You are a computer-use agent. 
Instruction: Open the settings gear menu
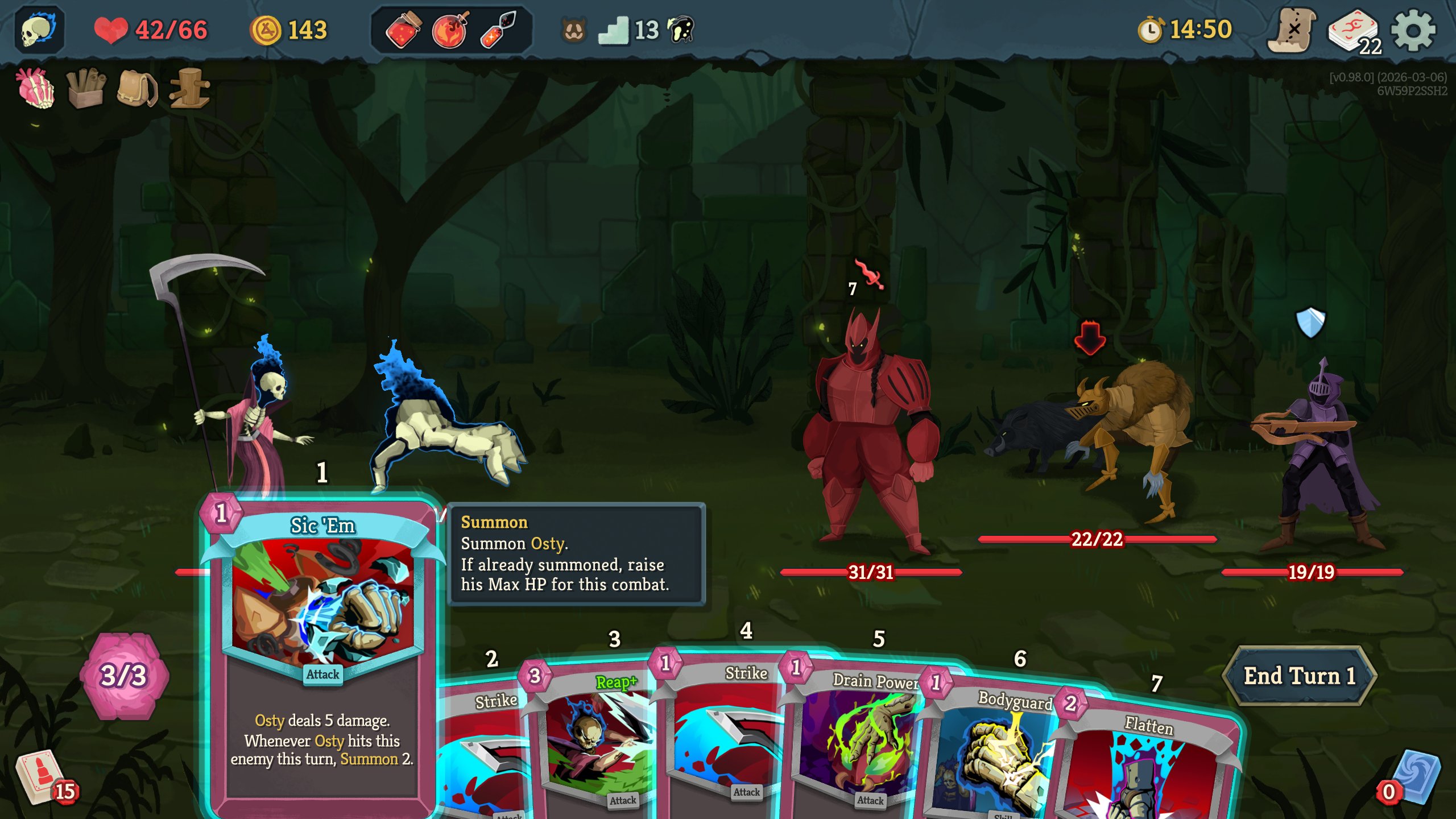coord(1413,31)
